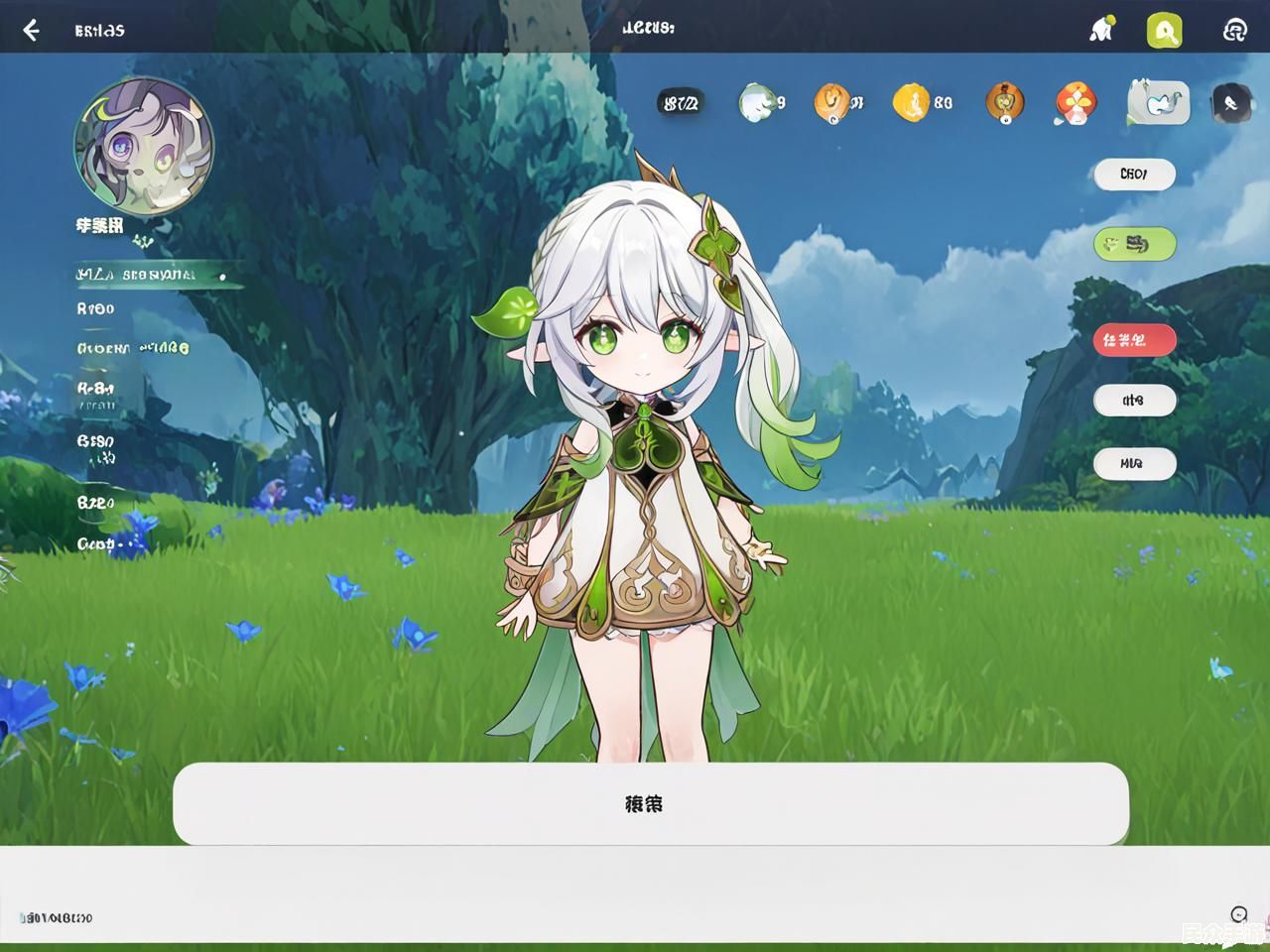Image resolution: width=1270 pixels, height=952 pixels.
Task: Select the orange swirl currency icon
Action: click(x=831, y=102)
